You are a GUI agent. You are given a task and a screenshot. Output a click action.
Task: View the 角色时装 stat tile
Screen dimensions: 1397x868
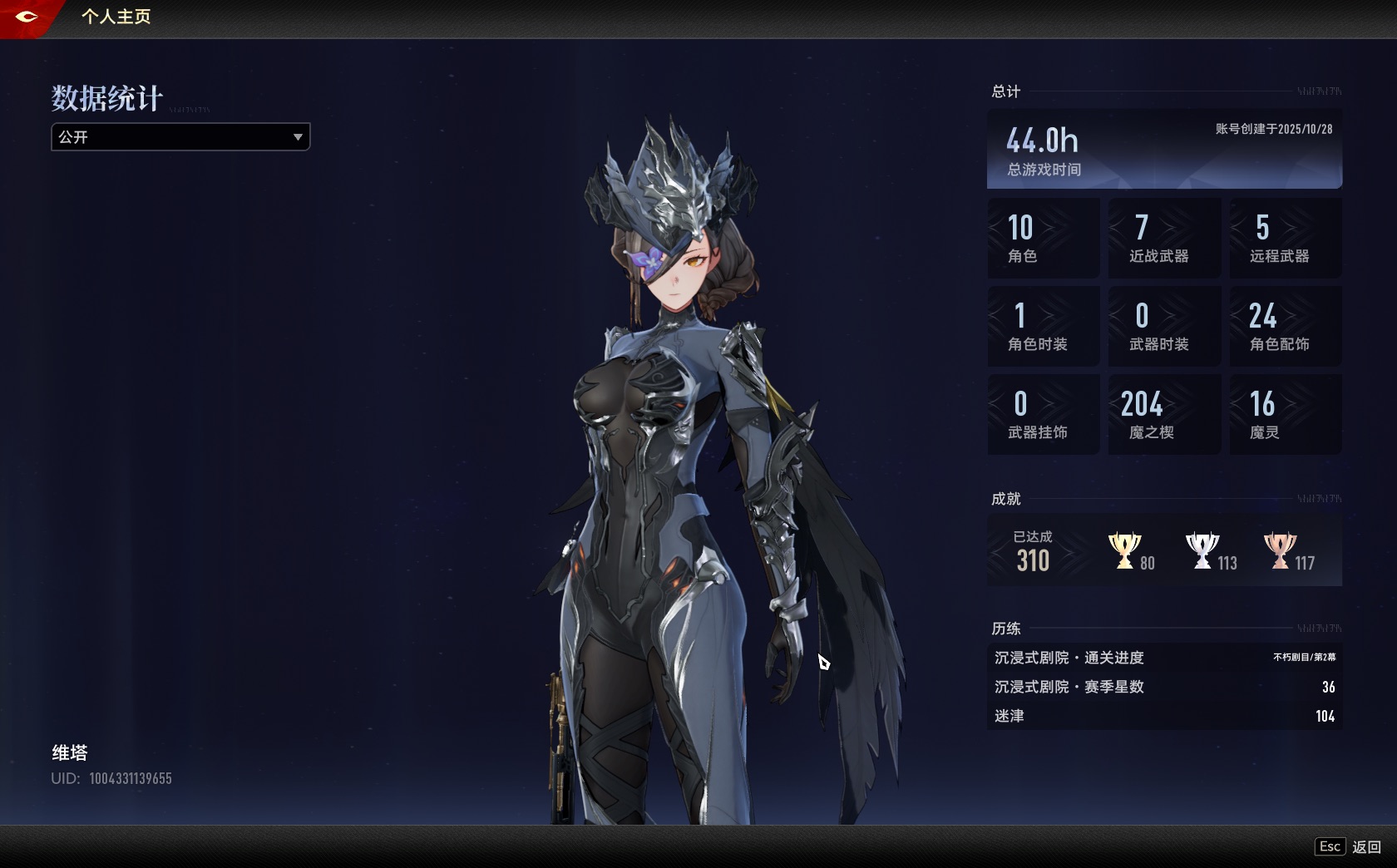[x=1044, y=326]
